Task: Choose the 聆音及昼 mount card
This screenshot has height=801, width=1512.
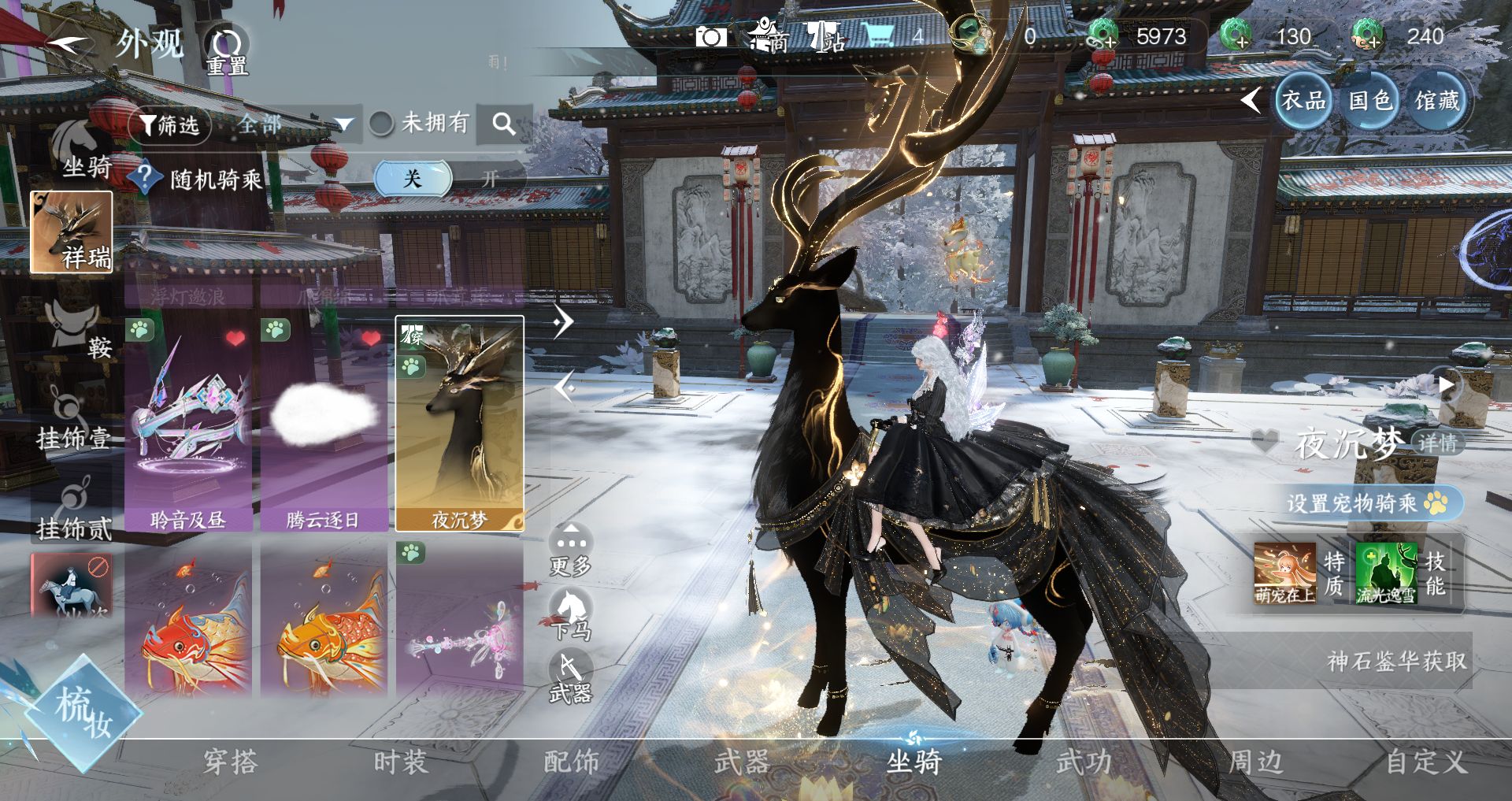Action: (188, 425)
